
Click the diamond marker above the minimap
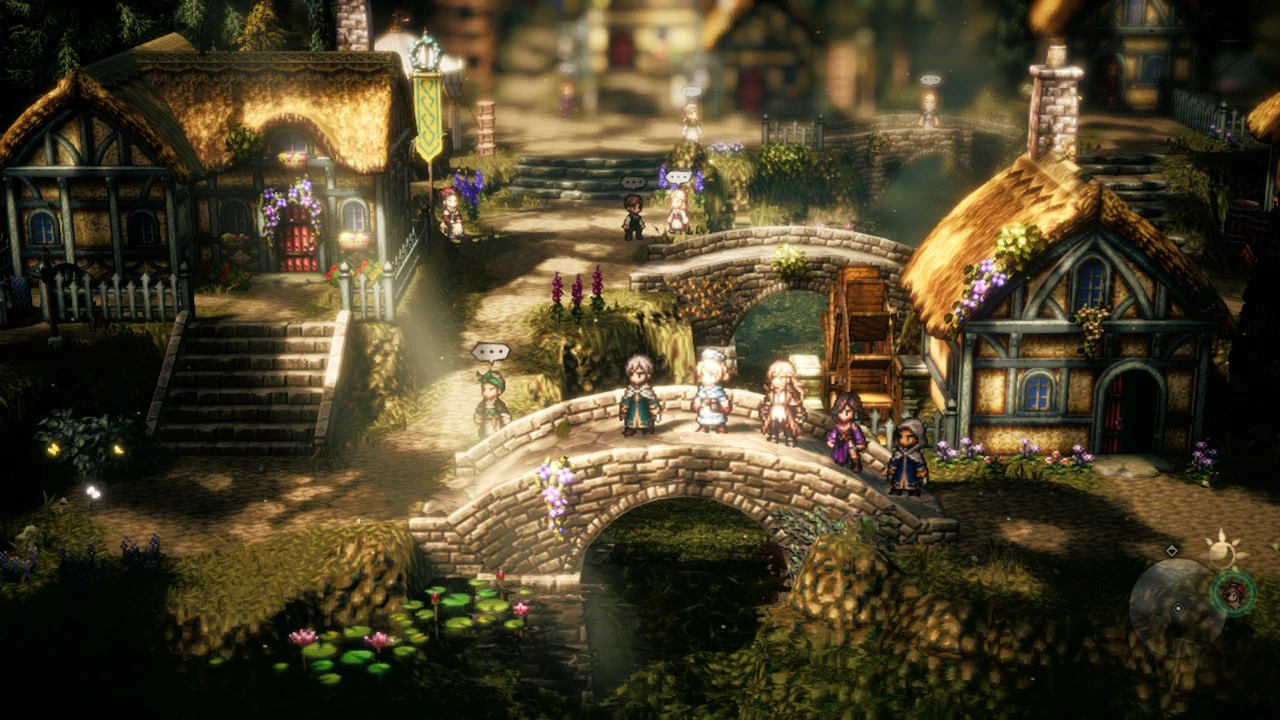[x=1172, y=550]
